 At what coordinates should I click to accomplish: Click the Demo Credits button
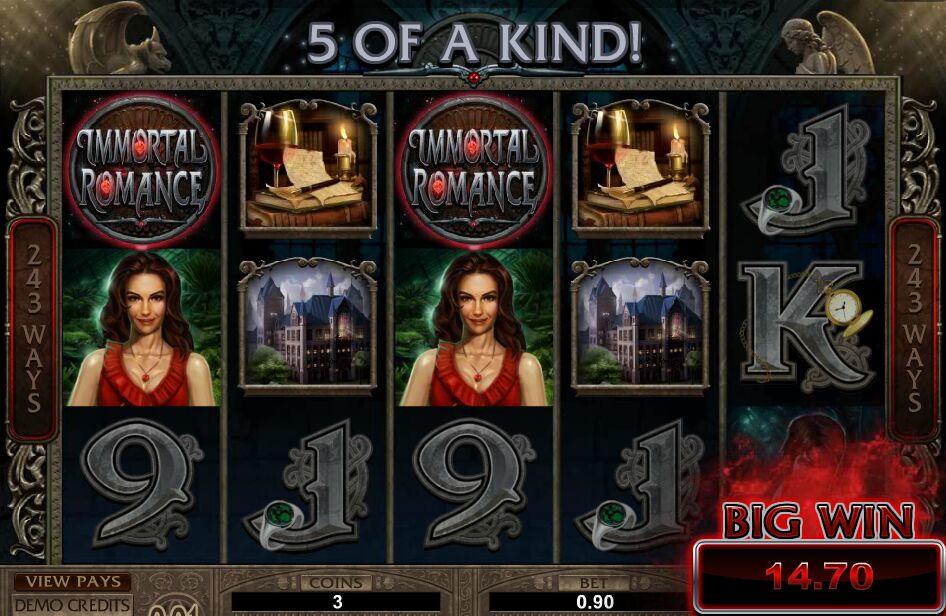72,605
